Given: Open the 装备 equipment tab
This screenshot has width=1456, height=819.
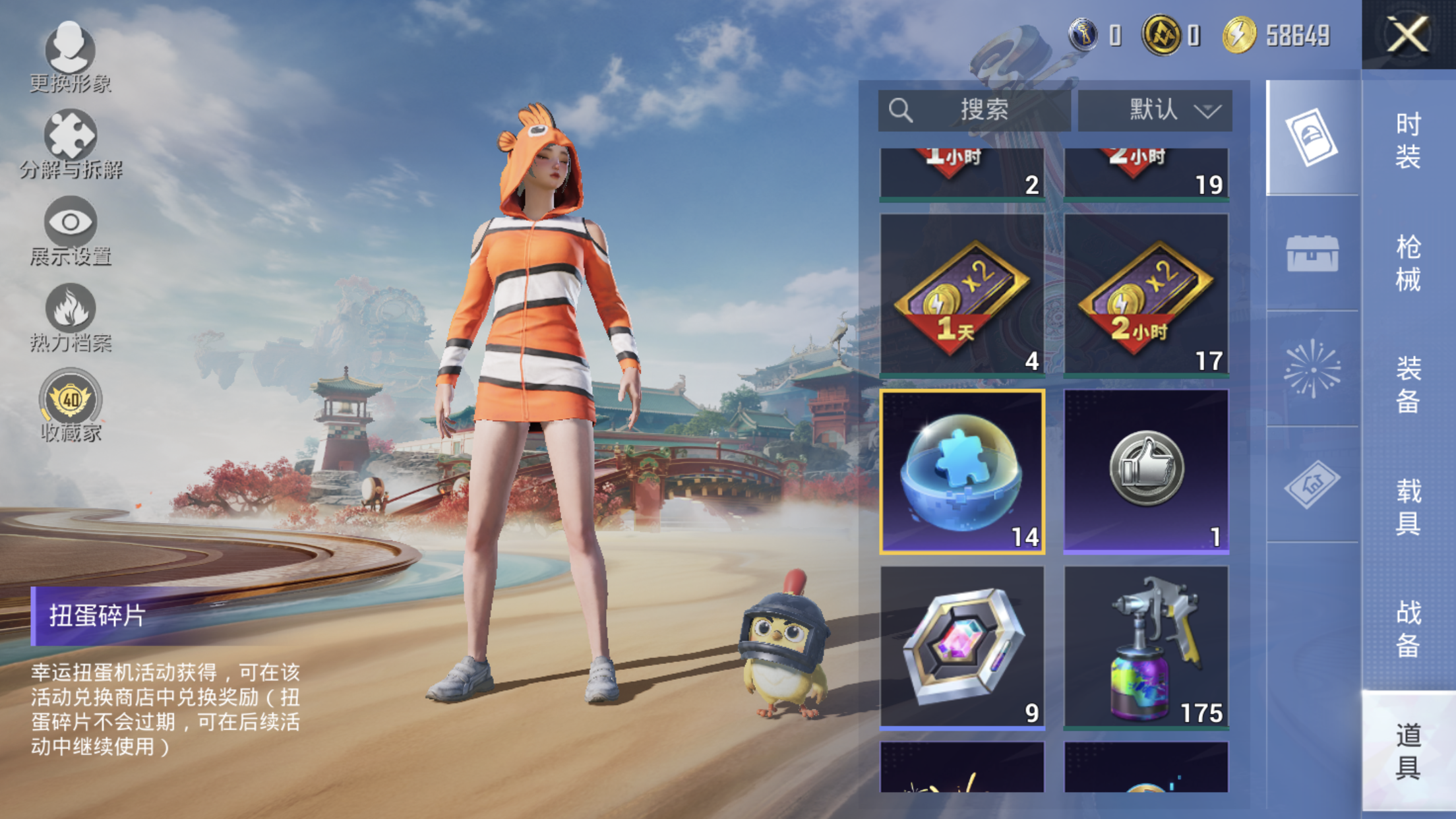Looking at the screenshot, I should coord(1408,384).
